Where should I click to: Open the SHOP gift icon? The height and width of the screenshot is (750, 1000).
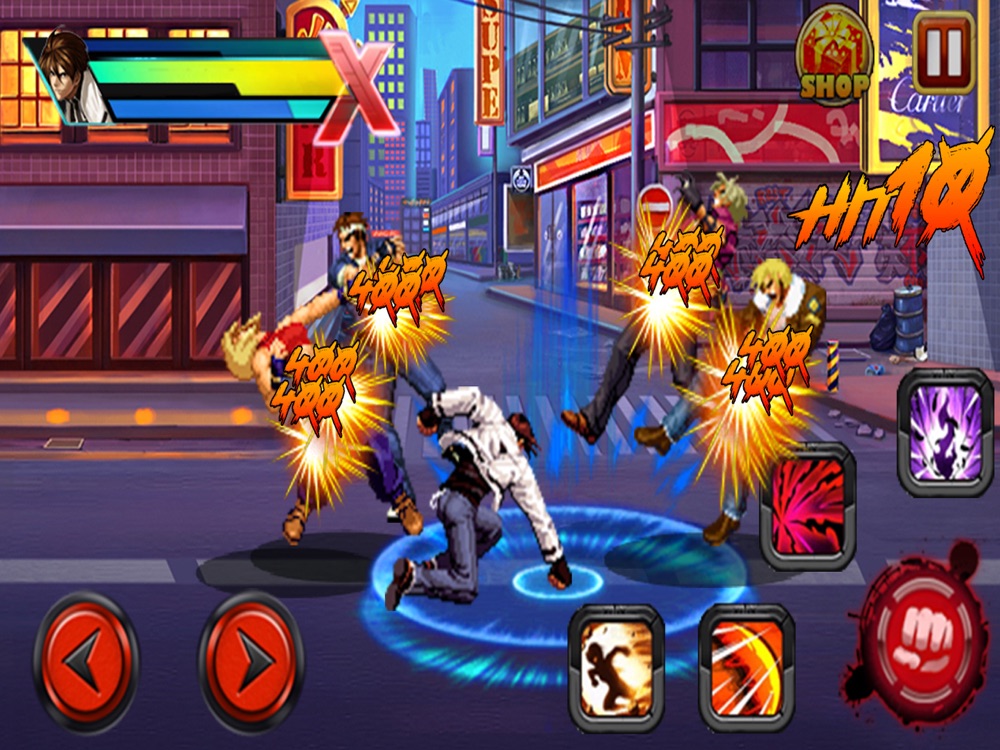(834, 56)
